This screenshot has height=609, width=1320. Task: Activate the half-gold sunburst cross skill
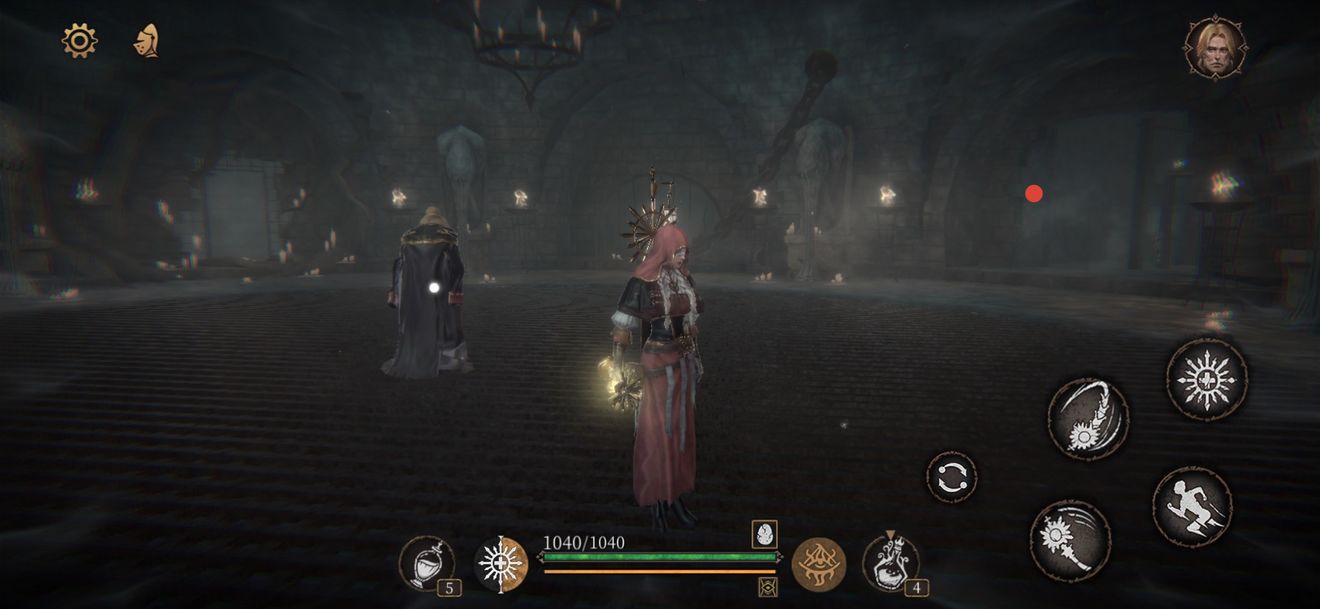500,564
